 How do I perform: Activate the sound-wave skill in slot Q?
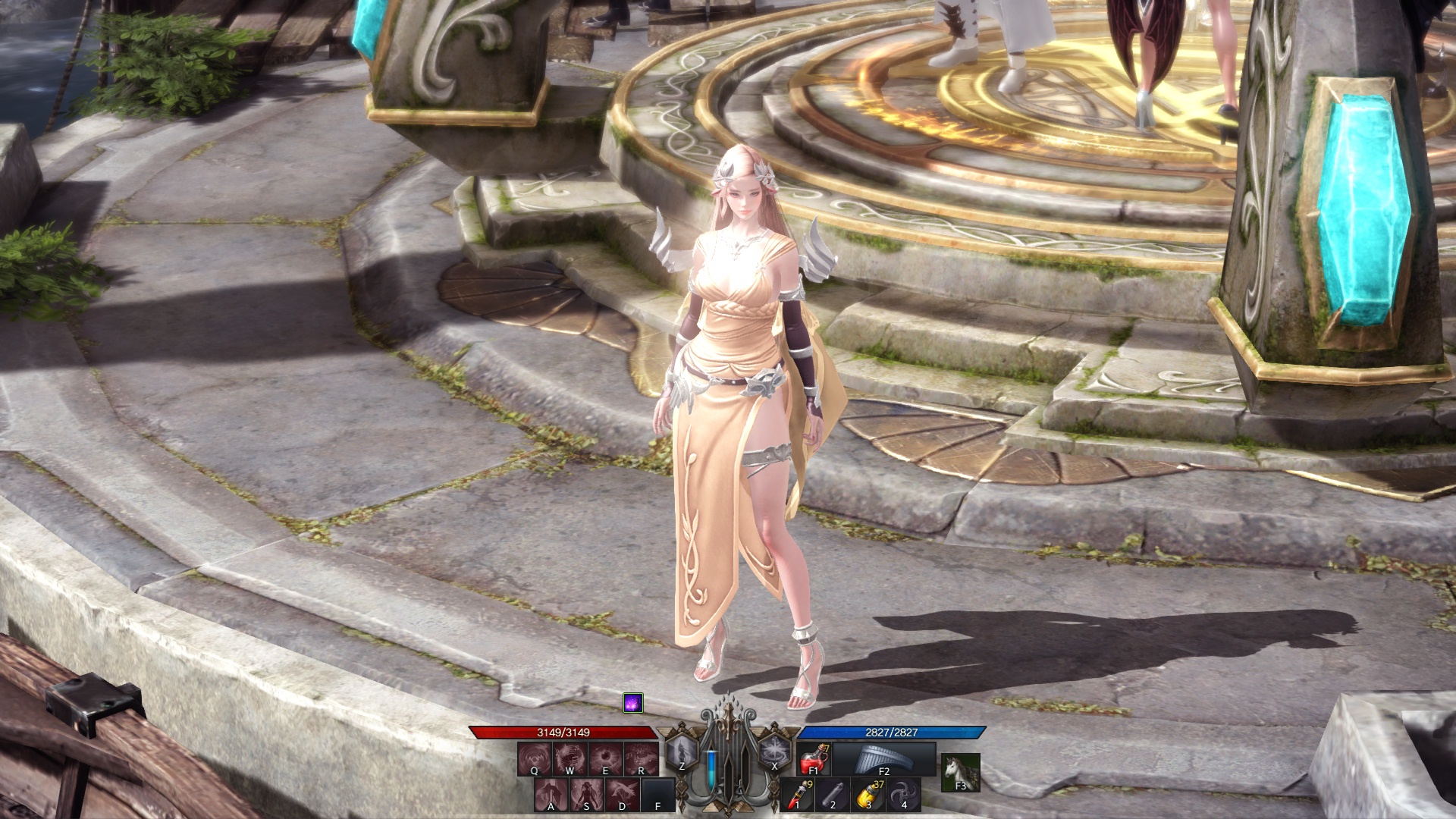(535, 758)
